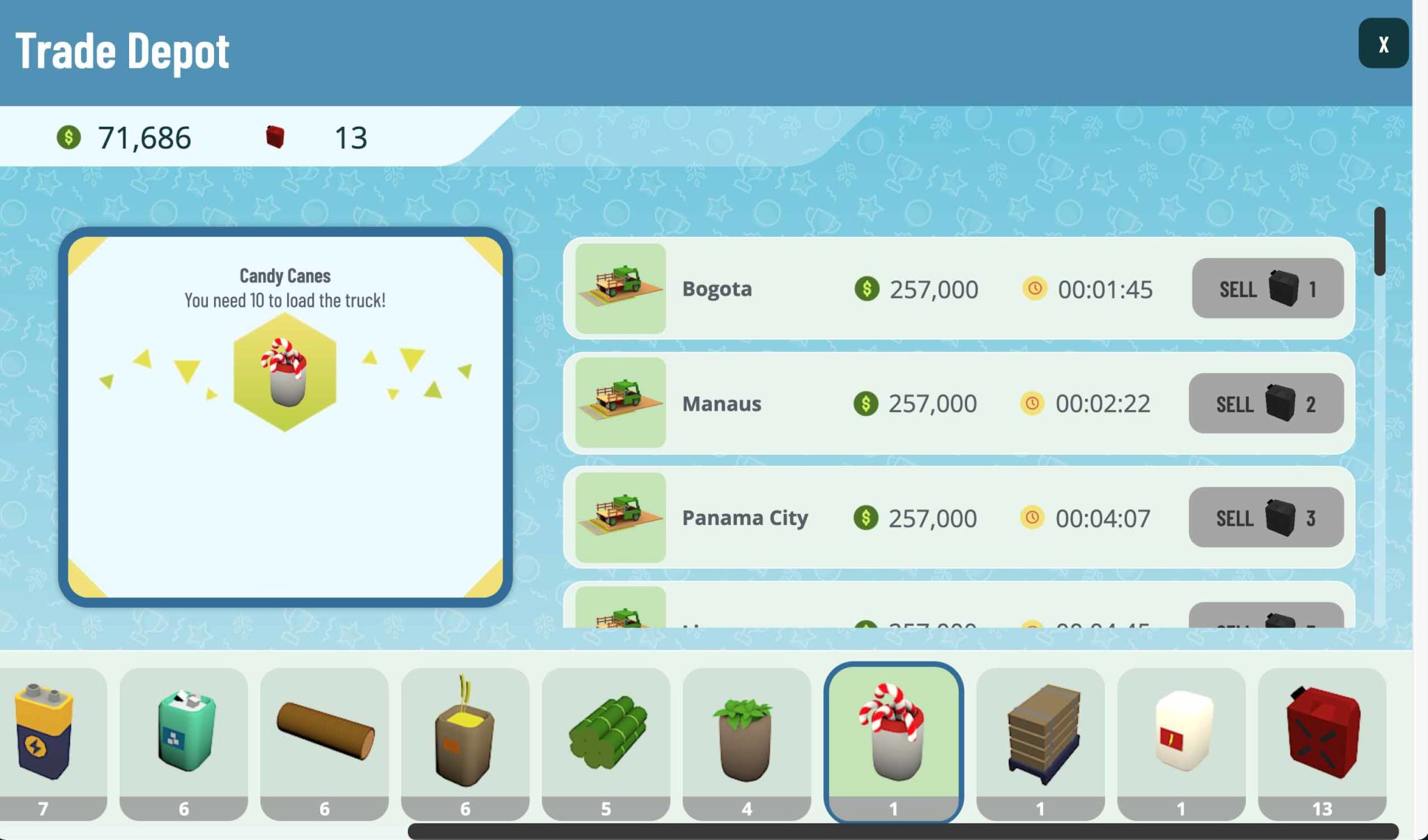Click the Manaus truck destination row

click(x=767, y=404)
